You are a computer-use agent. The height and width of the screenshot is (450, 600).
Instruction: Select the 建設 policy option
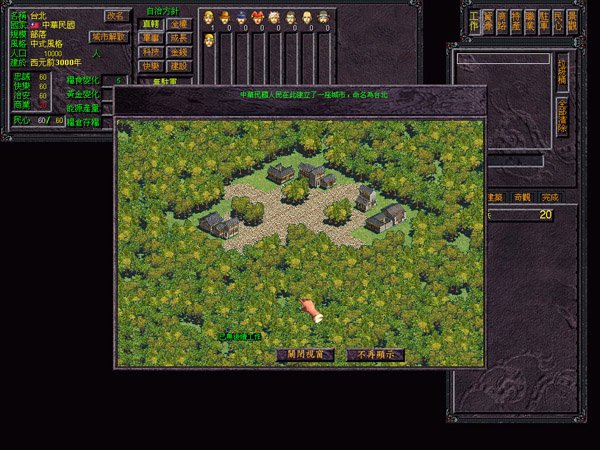tap(178, 65)
